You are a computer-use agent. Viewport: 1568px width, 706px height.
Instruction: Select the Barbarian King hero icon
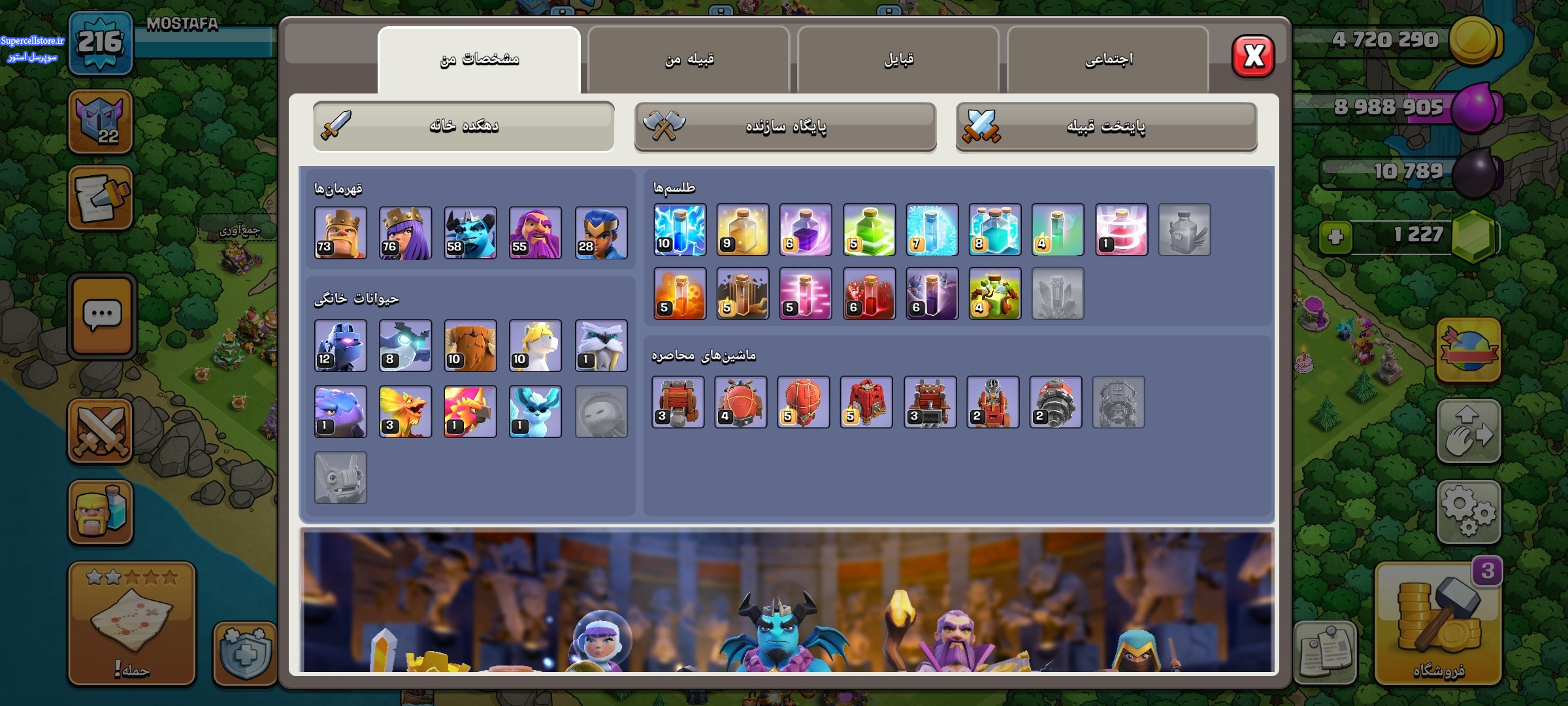(x=340, y=233)
